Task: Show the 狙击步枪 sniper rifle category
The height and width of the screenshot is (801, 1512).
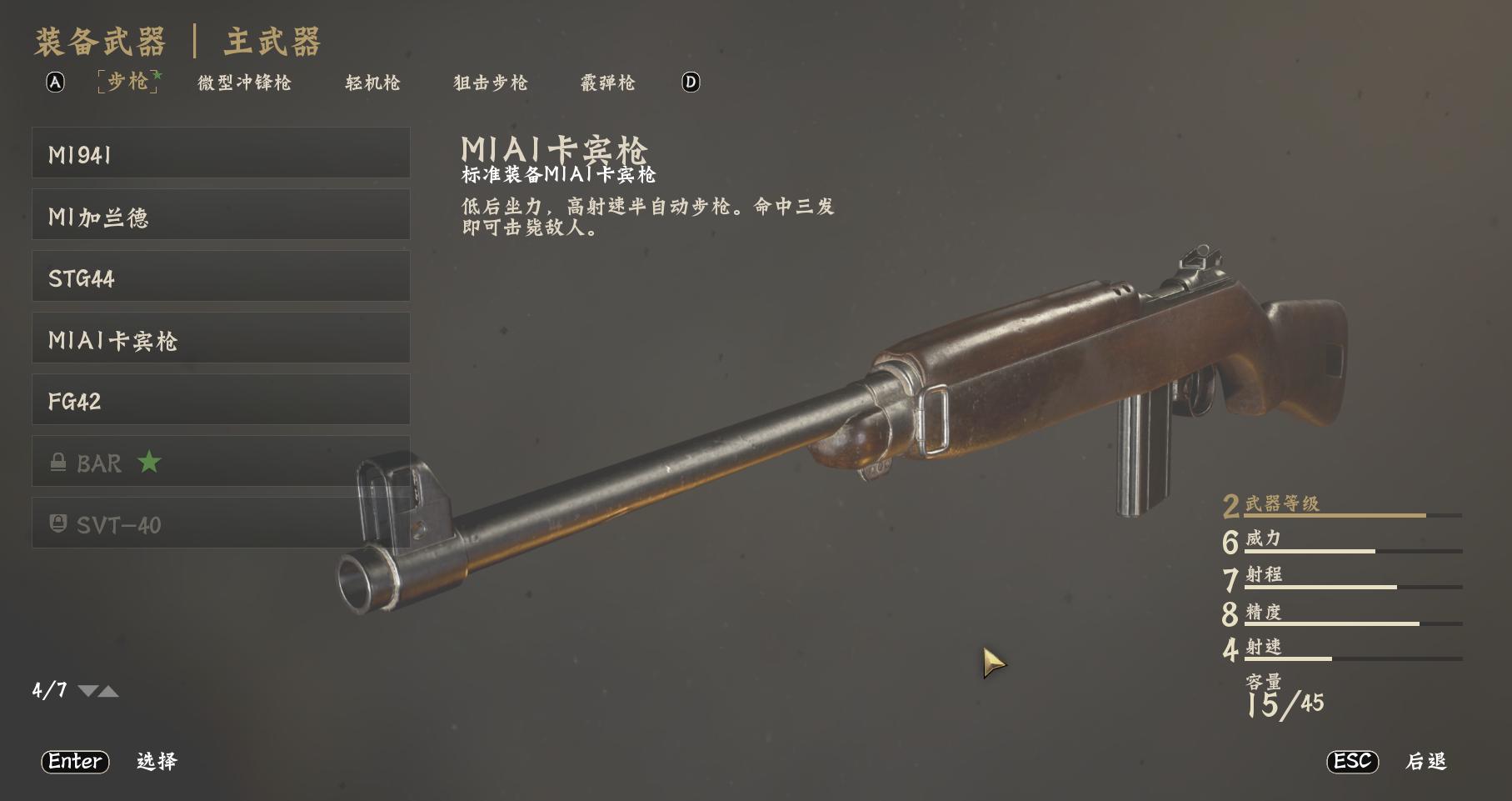Action: pos(490,83)
